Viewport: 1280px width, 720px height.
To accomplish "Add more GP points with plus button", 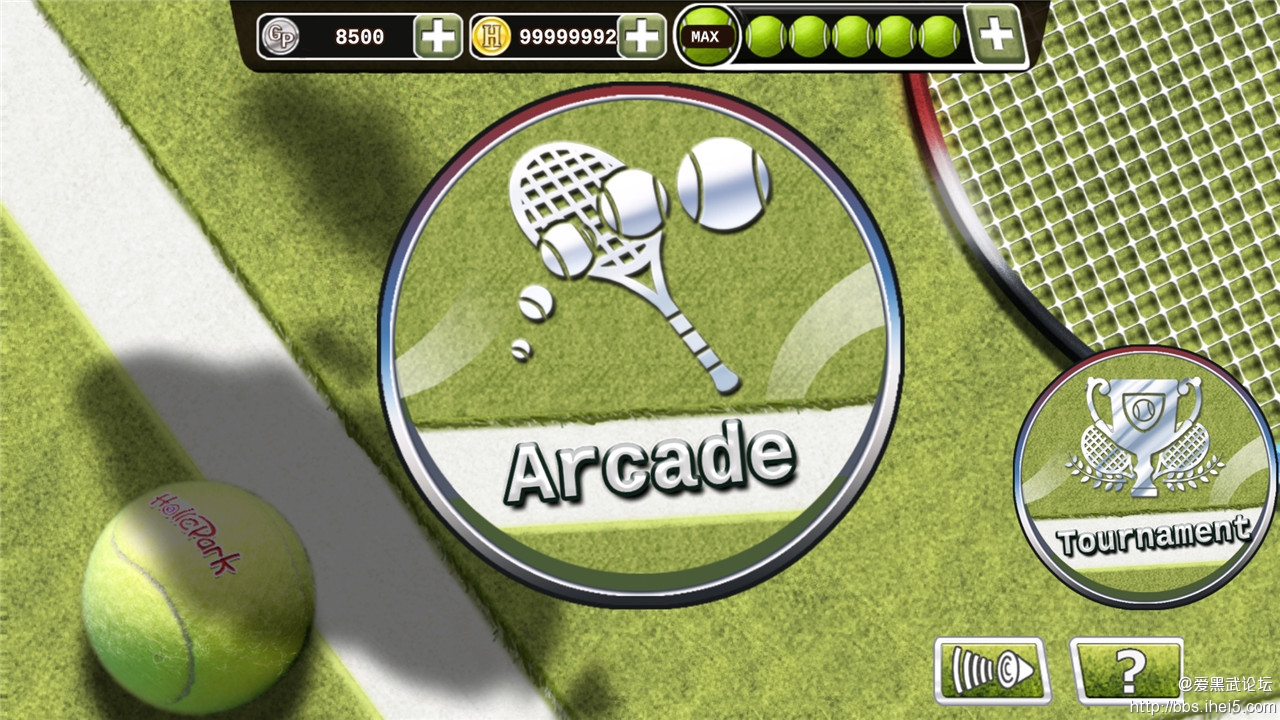I will tap(437, 37).
